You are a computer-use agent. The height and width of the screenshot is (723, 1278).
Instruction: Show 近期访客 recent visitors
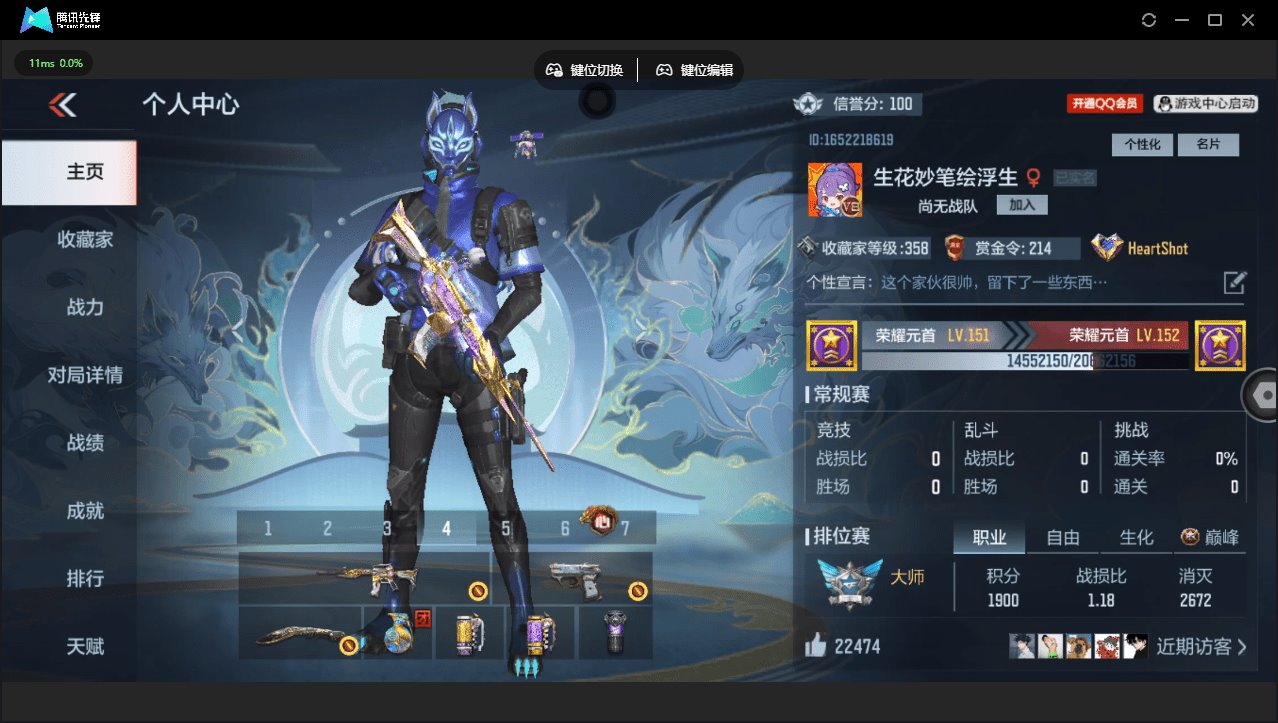(1200, 646)
